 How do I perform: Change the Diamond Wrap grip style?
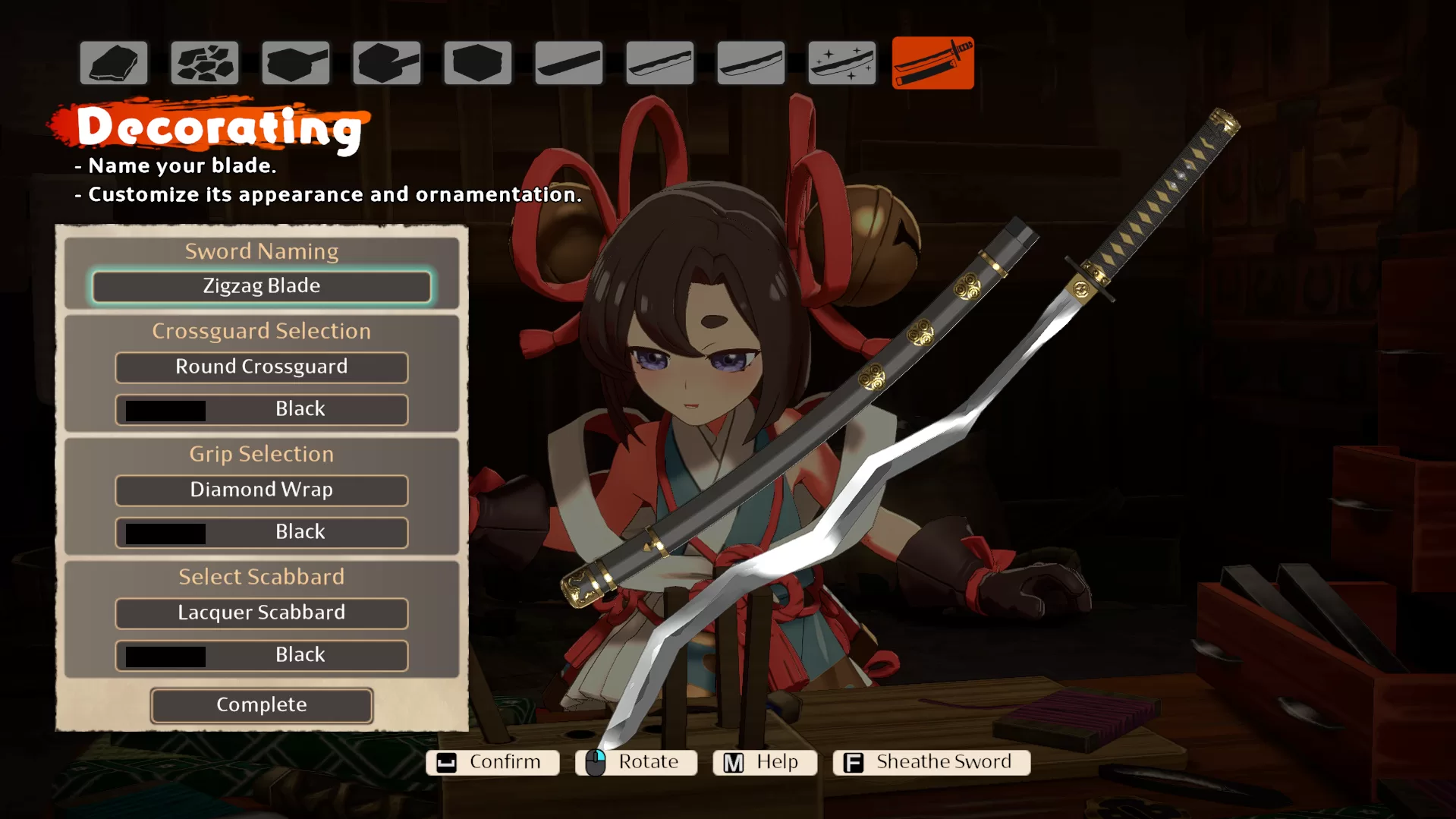(x=261, y=490)
